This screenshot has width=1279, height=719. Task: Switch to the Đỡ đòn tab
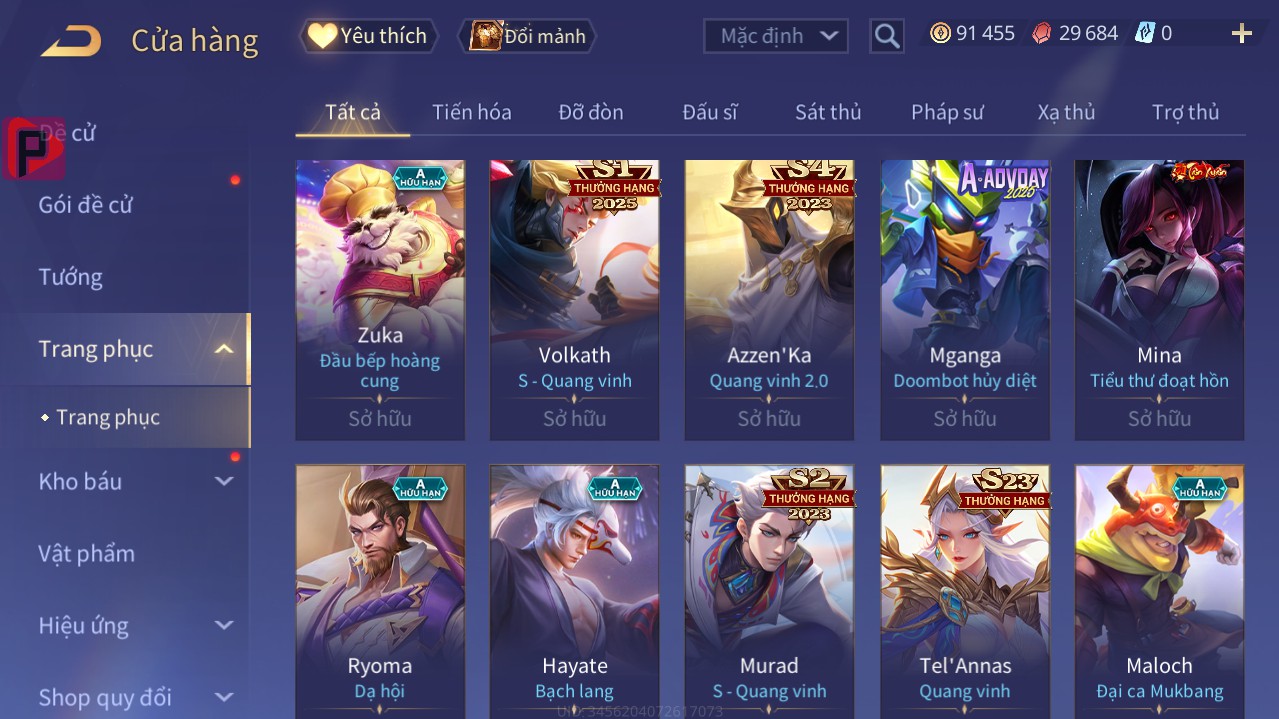pos(590,112)
